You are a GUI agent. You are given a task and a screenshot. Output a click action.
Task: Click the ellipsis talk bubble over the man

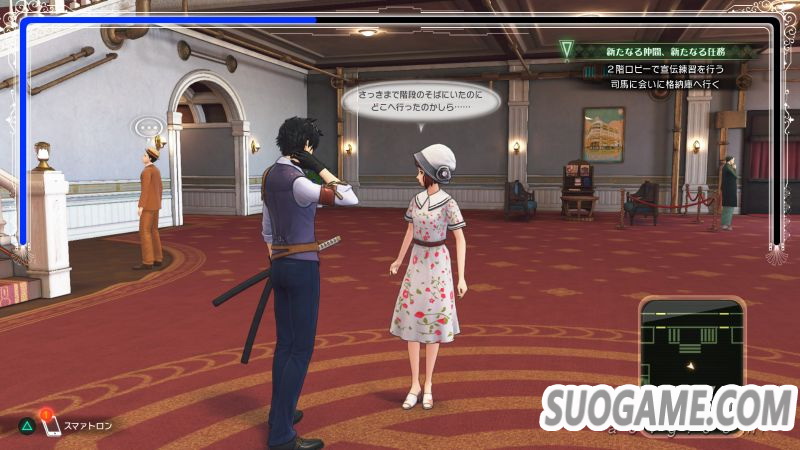pyautogui.click(x=149, y=128)
